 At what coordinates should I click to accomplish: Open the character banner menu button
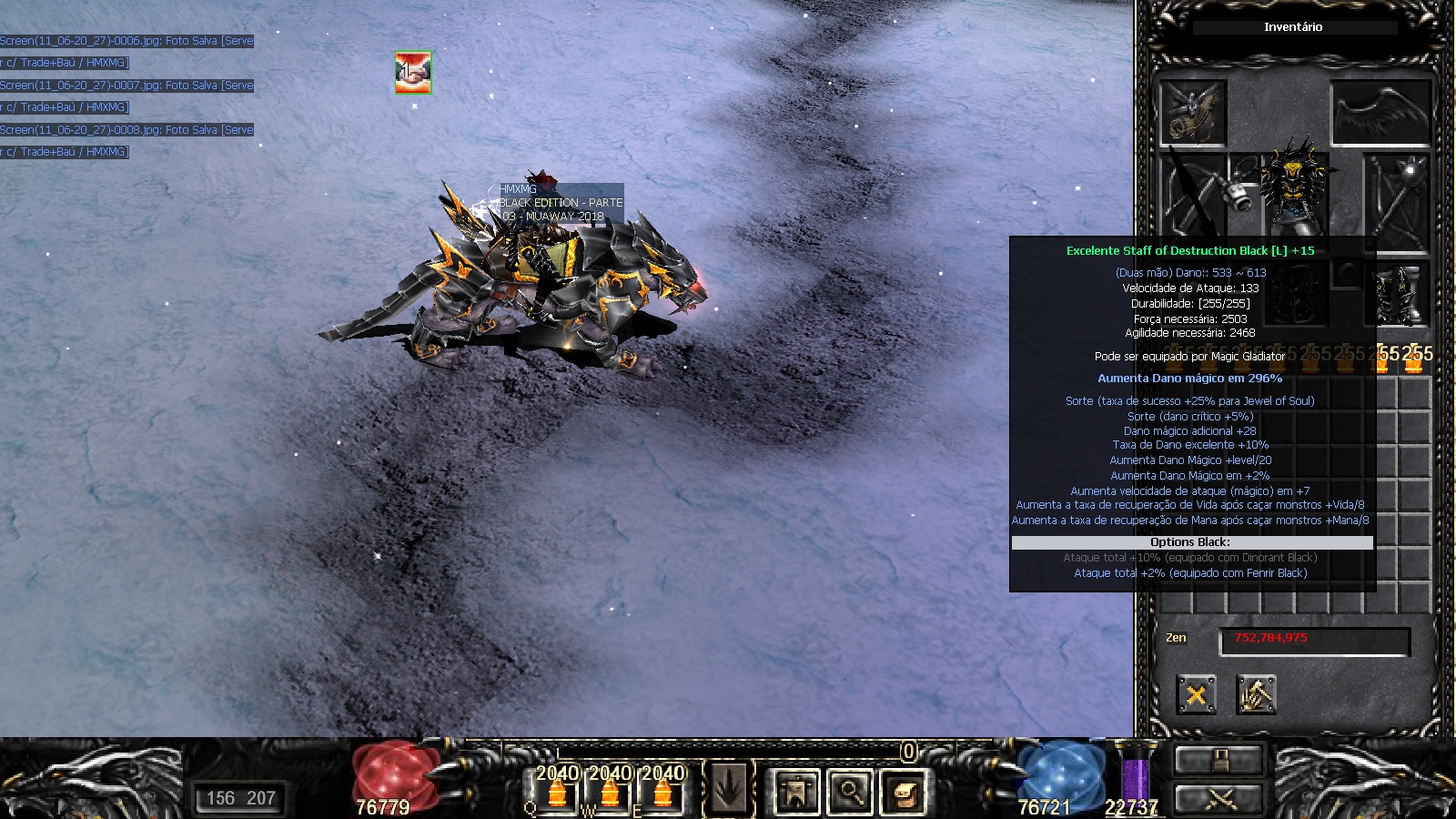click(x=796, y=791)
